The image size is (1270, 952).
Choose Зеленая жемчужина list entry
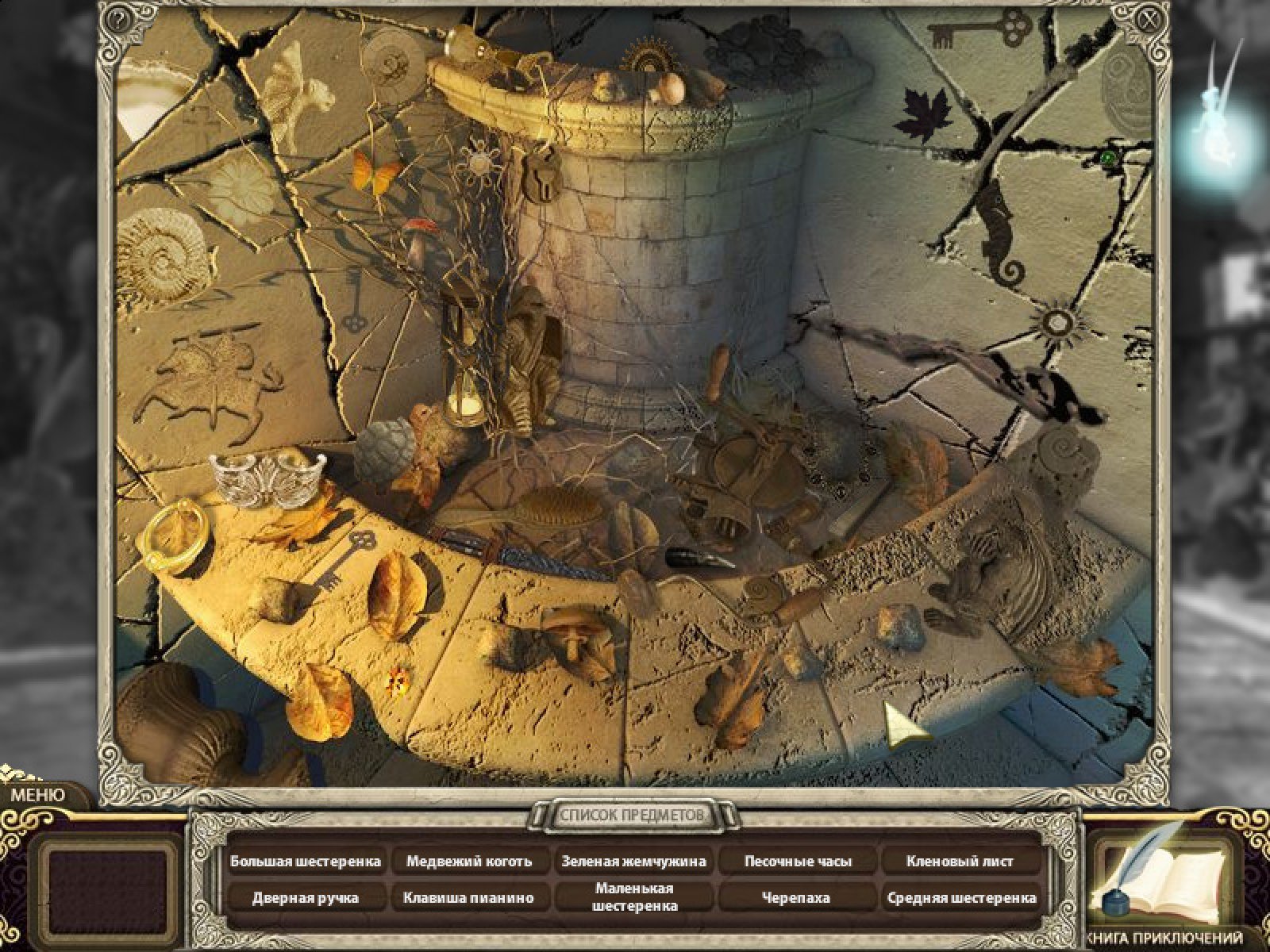pos(633,861)
